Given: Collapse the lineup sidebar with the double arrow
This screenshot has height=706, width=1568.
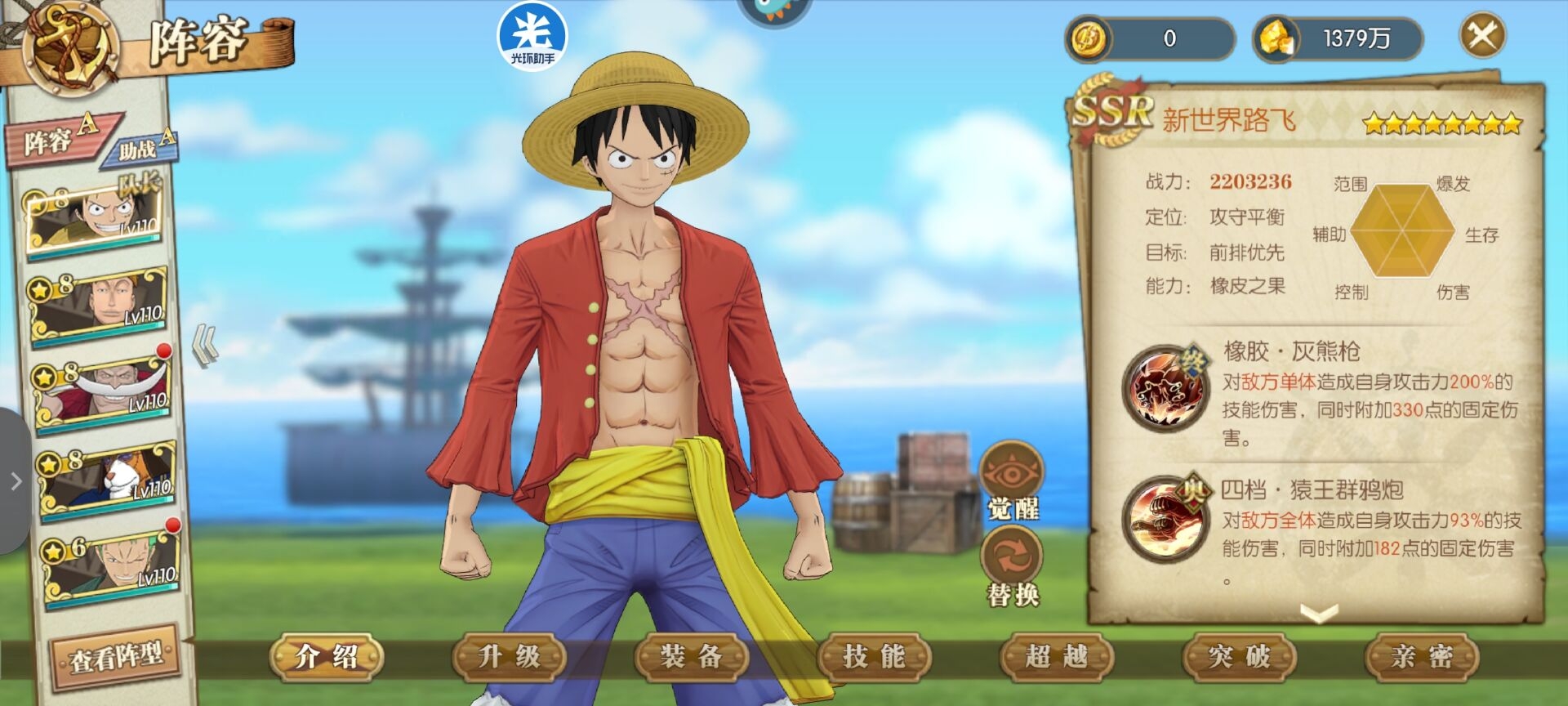Looking at the screenshot, I should click(205, 345).
